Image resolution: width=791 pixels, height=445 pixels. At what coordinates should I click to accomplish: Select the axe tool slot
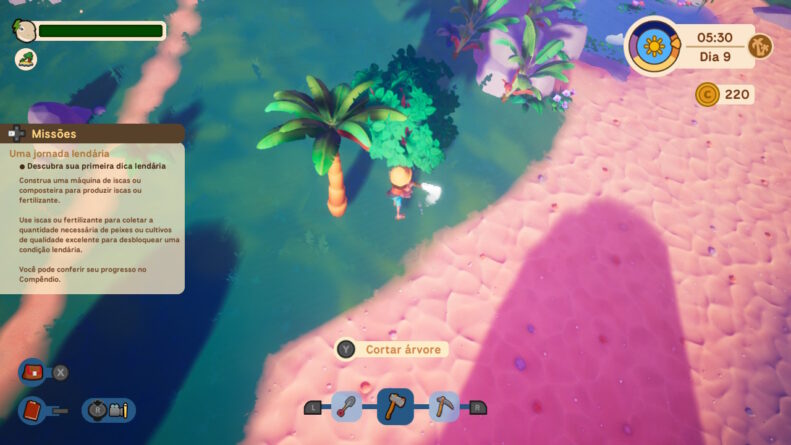point(395,406)
